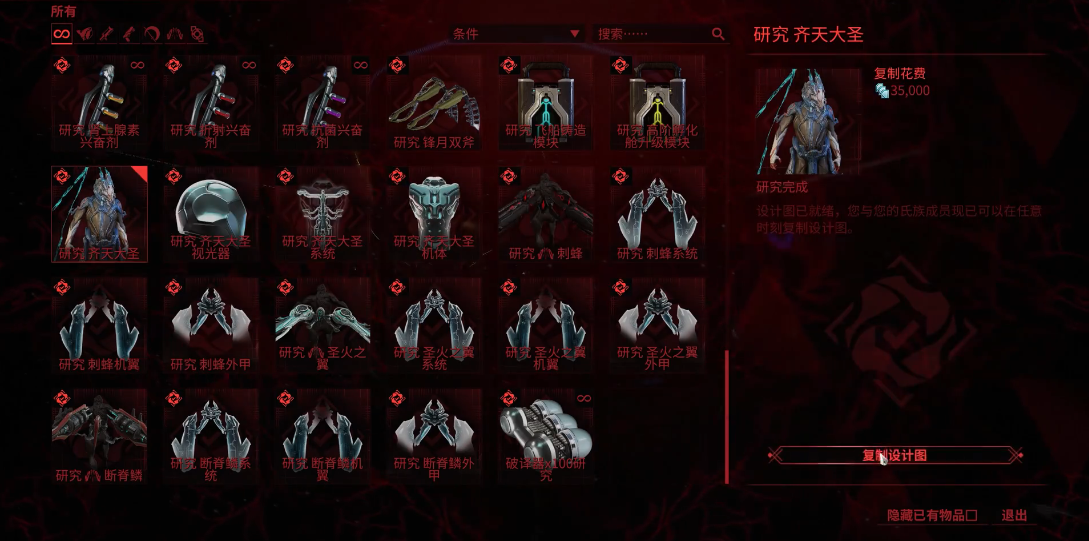Exit via the 退出 button
This screenshot has height=541, width=1089.
tap(1014, 516)
